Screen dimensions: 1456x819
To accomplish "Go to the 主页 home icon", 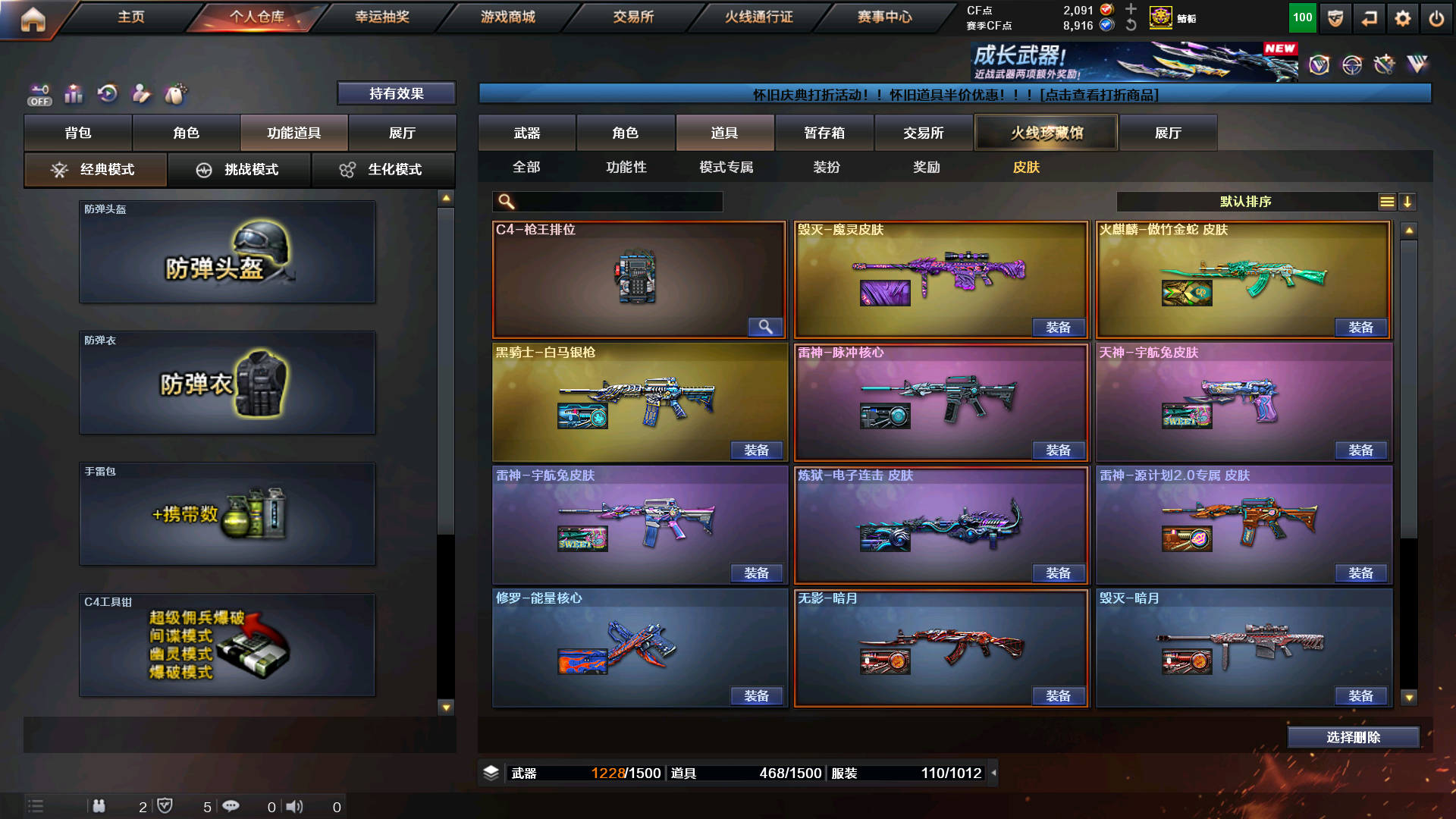I will coord(33,19).
